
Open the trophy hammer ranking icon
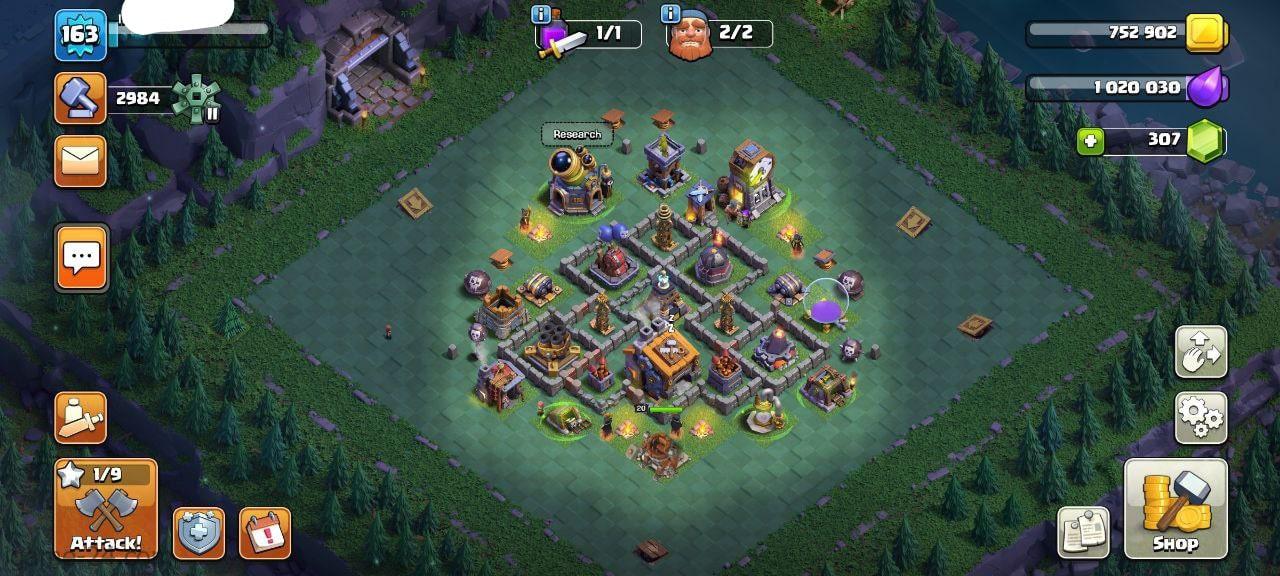[80, 97]
